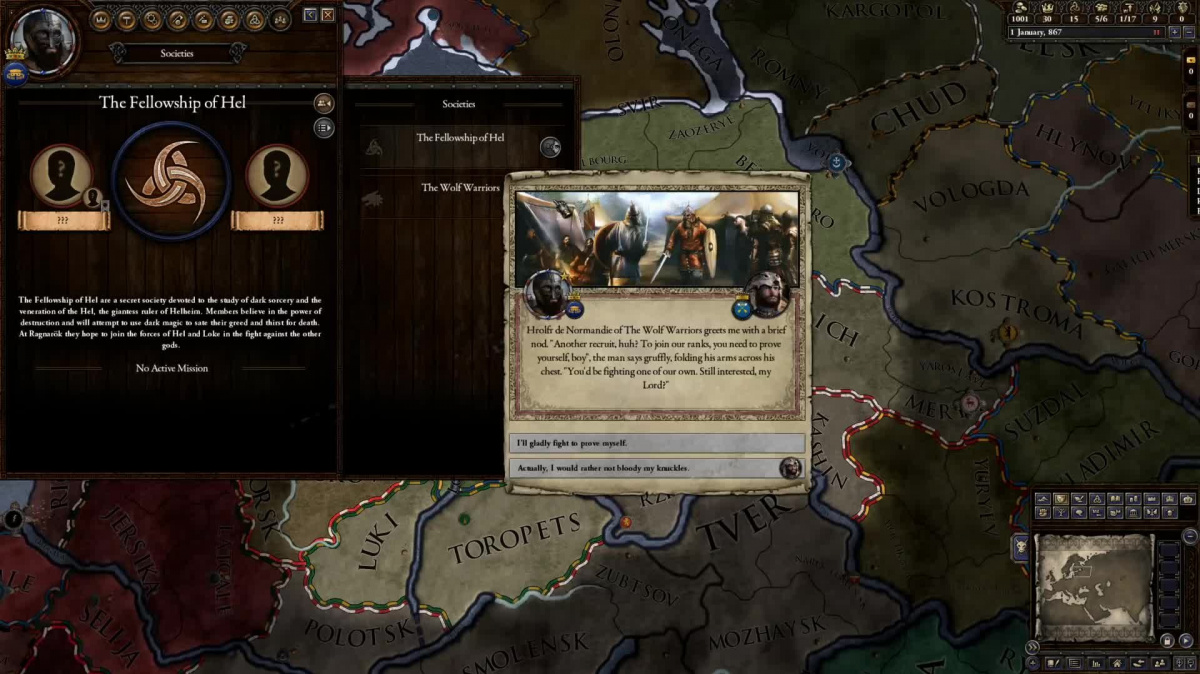The height and width of the screenshot is (674, 1200).
Task: Collapse panel using the back arrow button
Action: click(310, 15)
